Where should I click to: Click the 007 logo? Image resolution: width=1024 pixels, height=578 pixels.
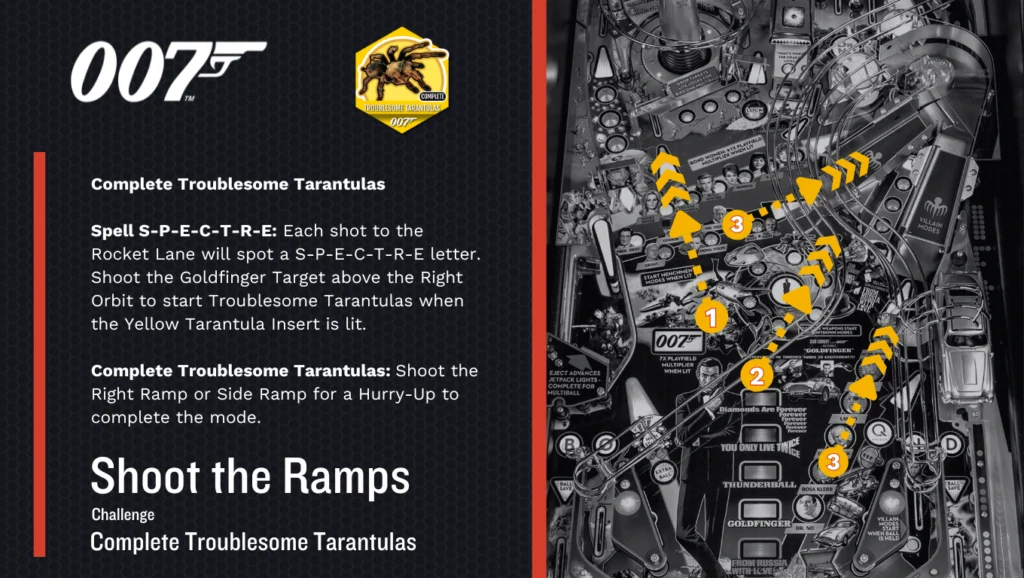point(167,71)
